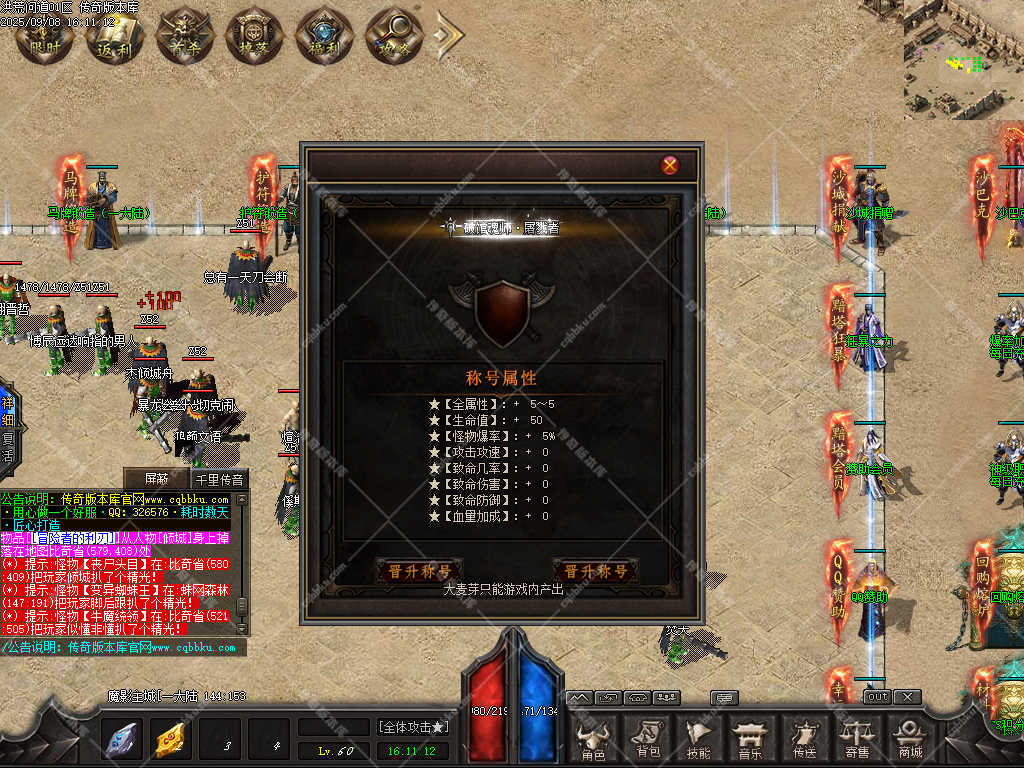Open the 传送 teleport menu
Image resolution: width=1024 pixels, height=768 pixels.
point(802,739)
